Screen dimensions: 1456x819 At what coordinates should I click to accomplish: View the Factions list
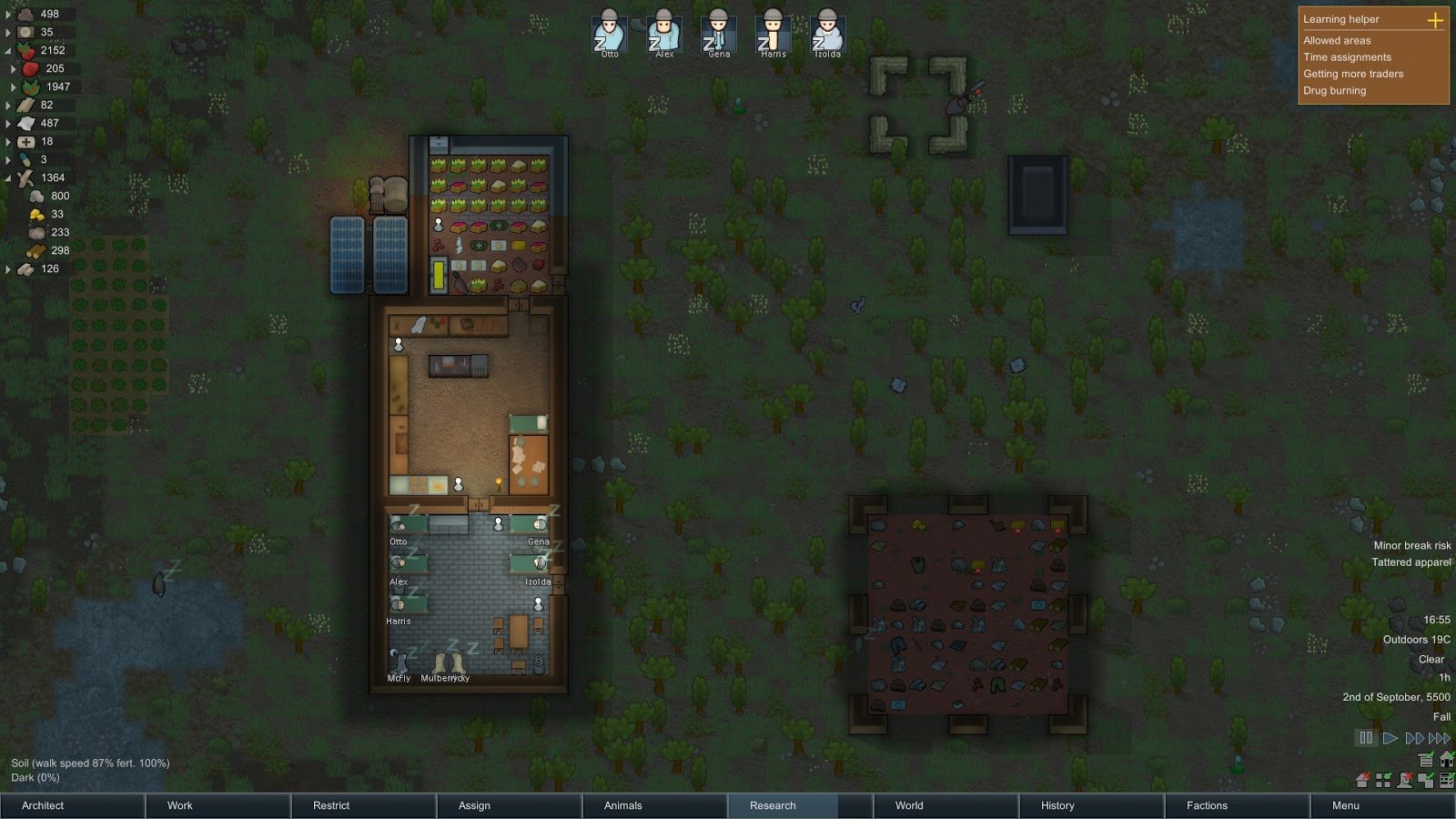[1237, 805]
